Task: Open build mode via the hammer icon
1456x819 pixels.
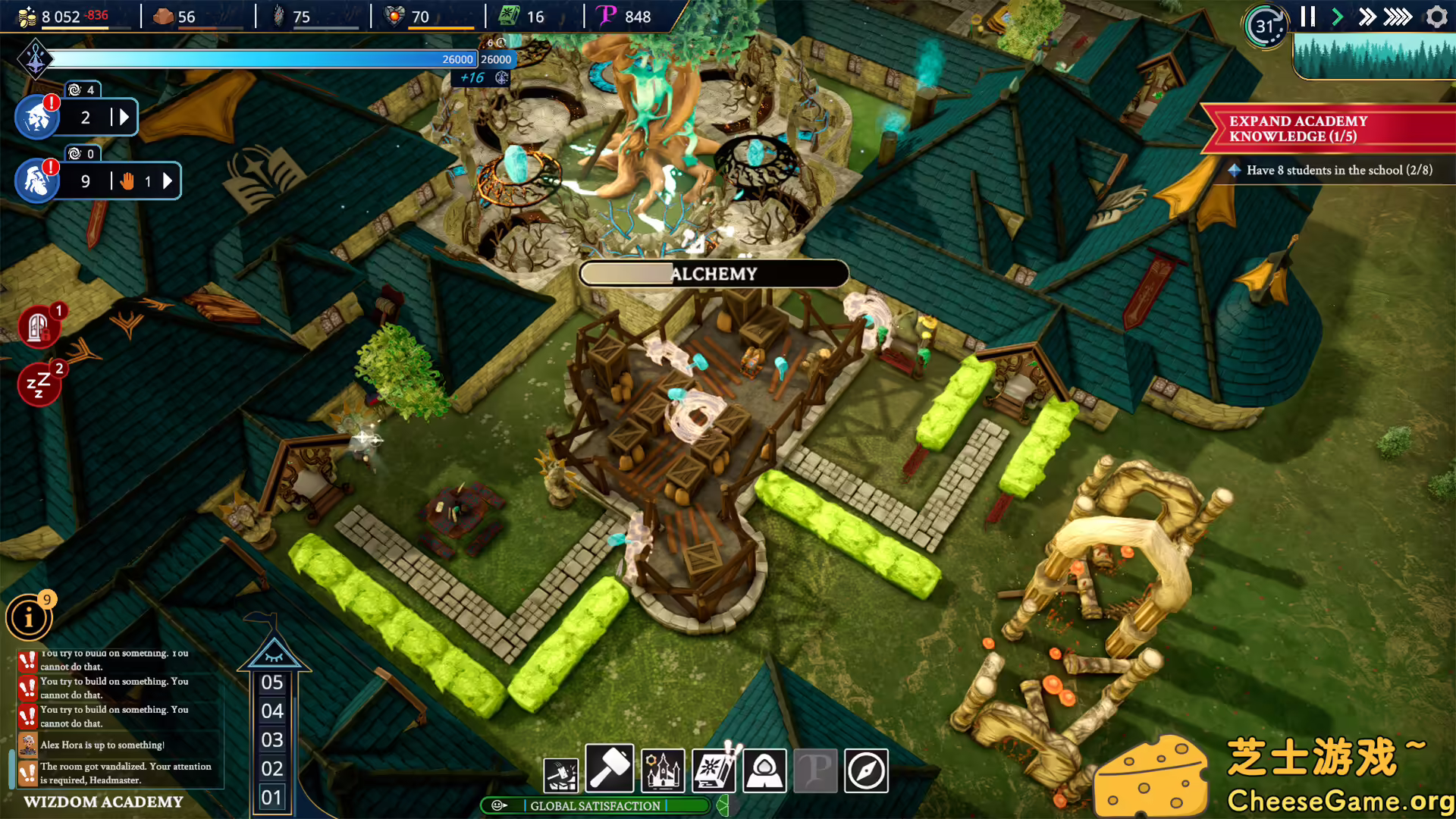Action: click(610, 770)
